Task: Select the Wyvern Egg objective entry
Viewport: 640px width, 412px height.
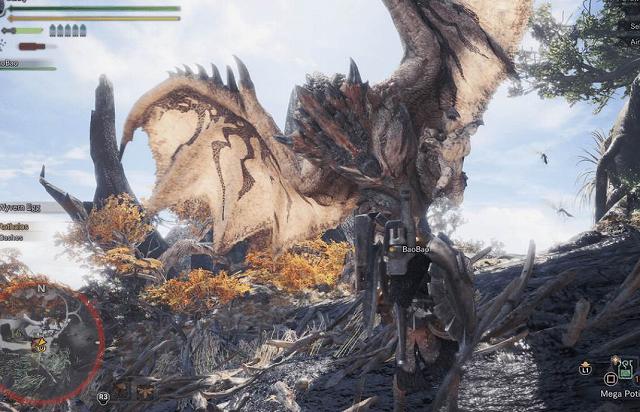Action: [x=22, y=207]
